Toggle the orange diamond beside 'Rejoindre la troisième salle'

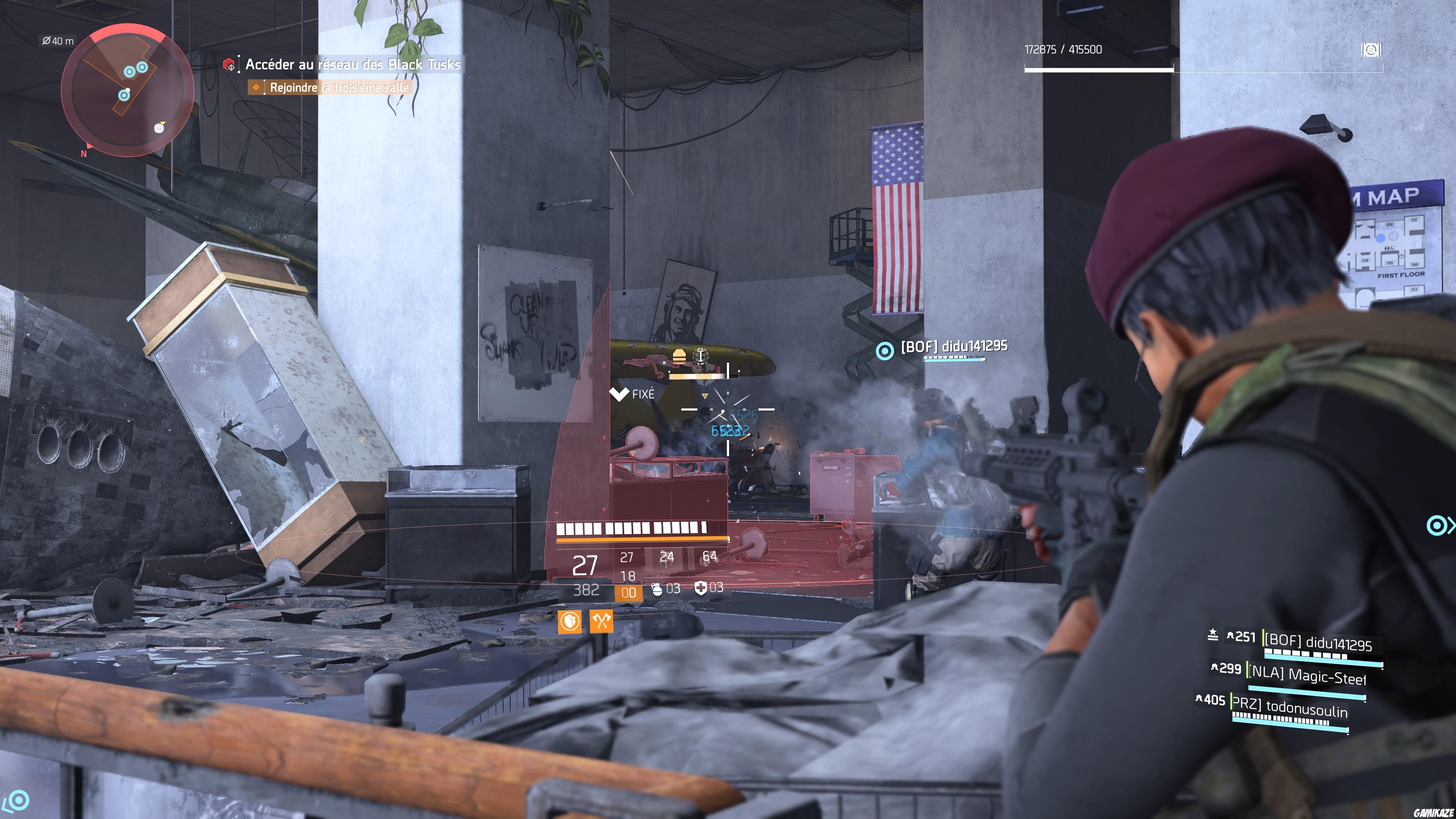257,87
